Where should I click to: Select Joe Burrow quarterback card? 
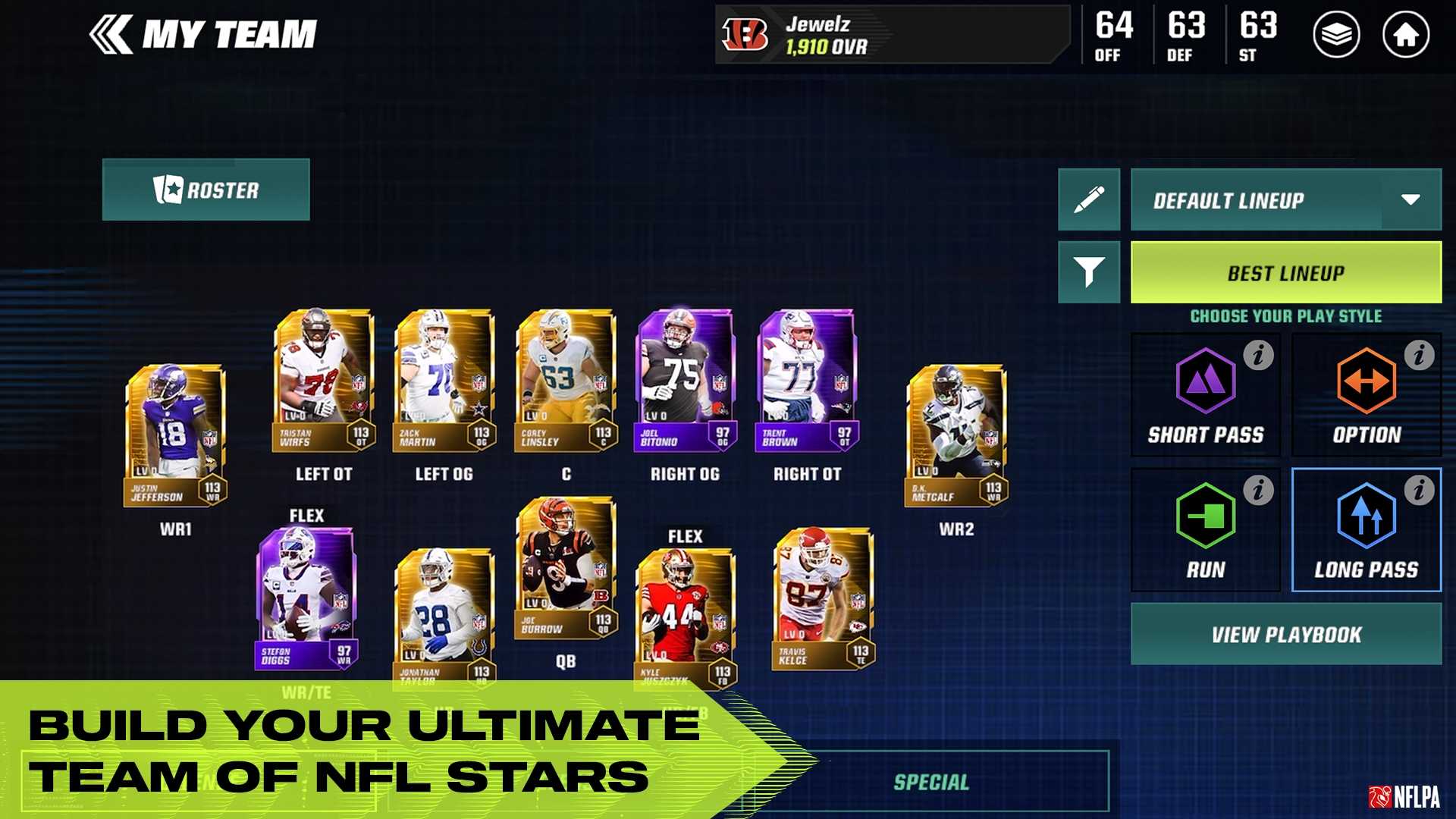point(565,569)
